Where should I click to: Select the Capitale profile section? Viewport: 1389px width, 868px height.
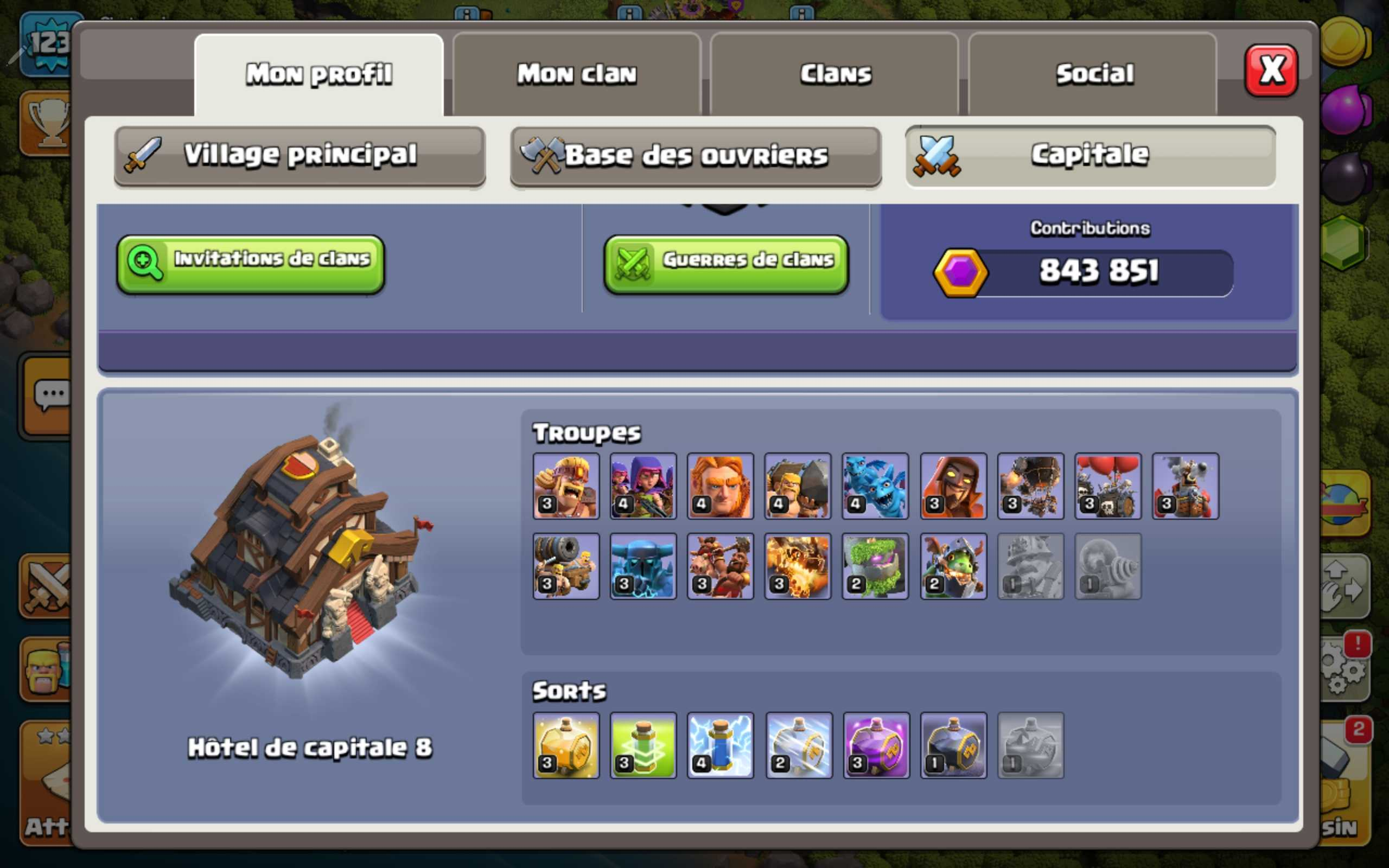(1090, 156)
